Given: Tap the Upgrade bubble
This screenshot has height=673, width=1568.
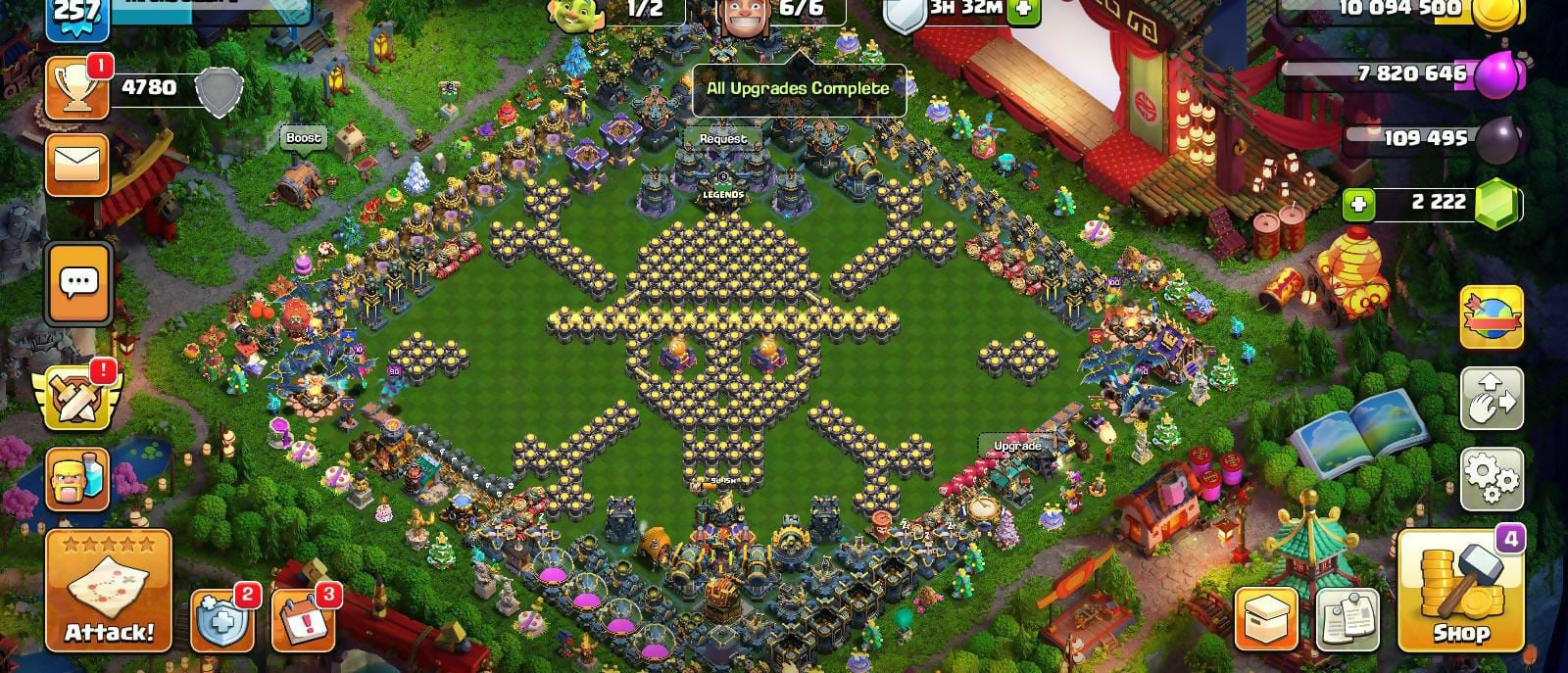Looking at the screenshot, I should tap(1017, 446).
